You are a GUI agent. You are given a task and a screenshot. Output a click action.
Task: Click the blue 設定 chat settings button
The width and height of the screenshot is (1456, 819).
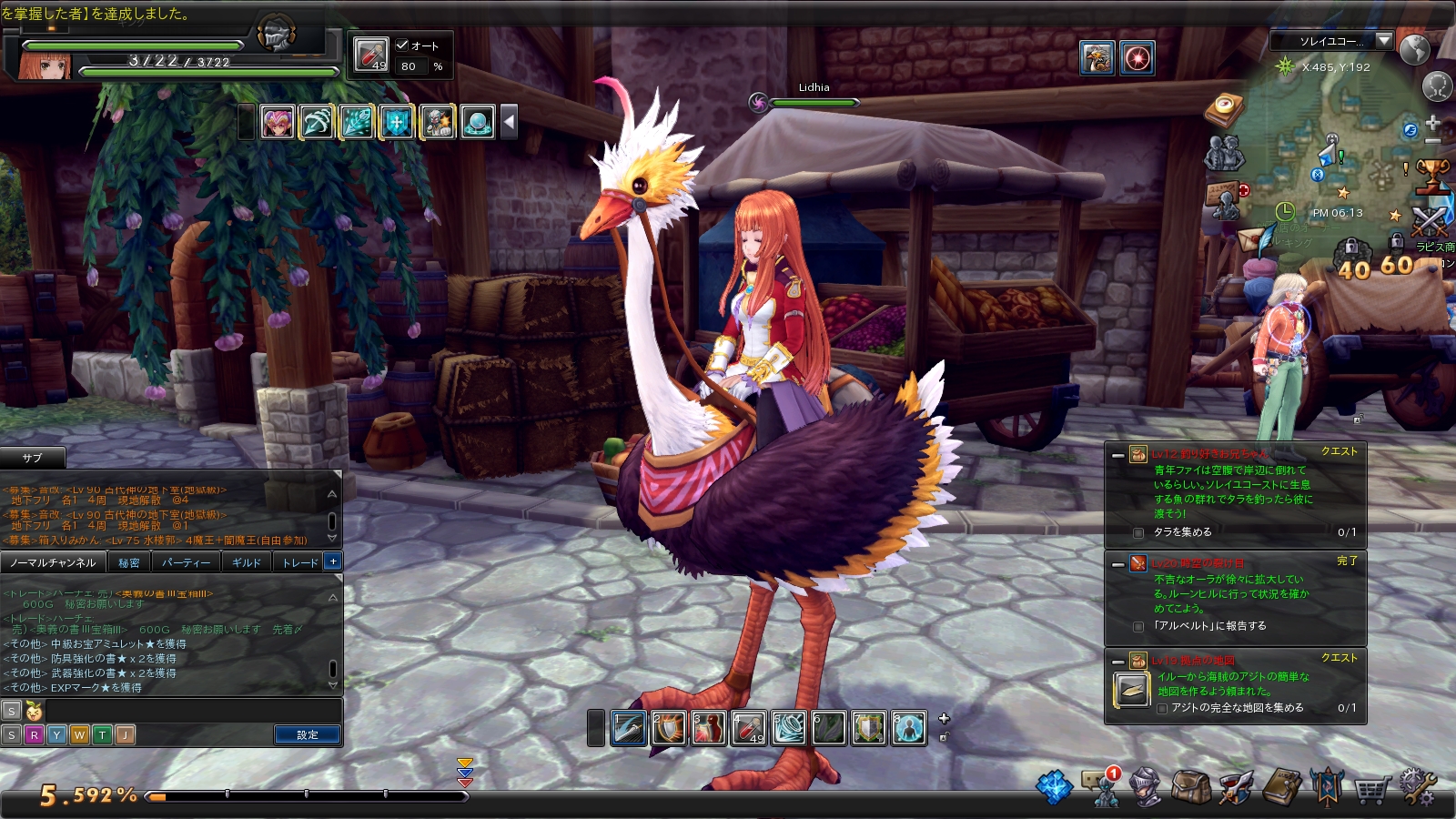point(308,734)
